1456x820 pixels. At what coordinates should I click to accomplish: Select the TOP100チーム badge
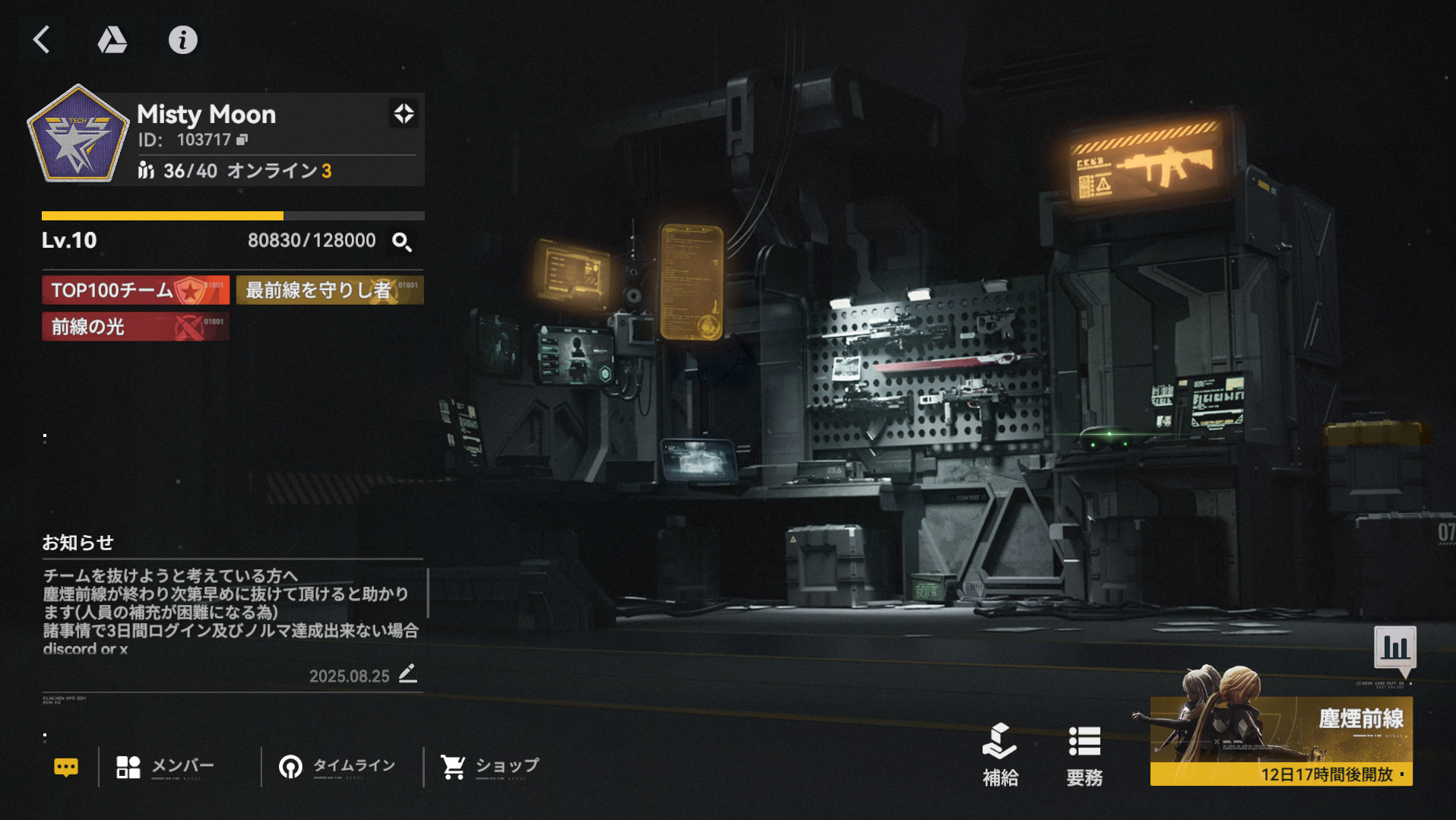135,290
